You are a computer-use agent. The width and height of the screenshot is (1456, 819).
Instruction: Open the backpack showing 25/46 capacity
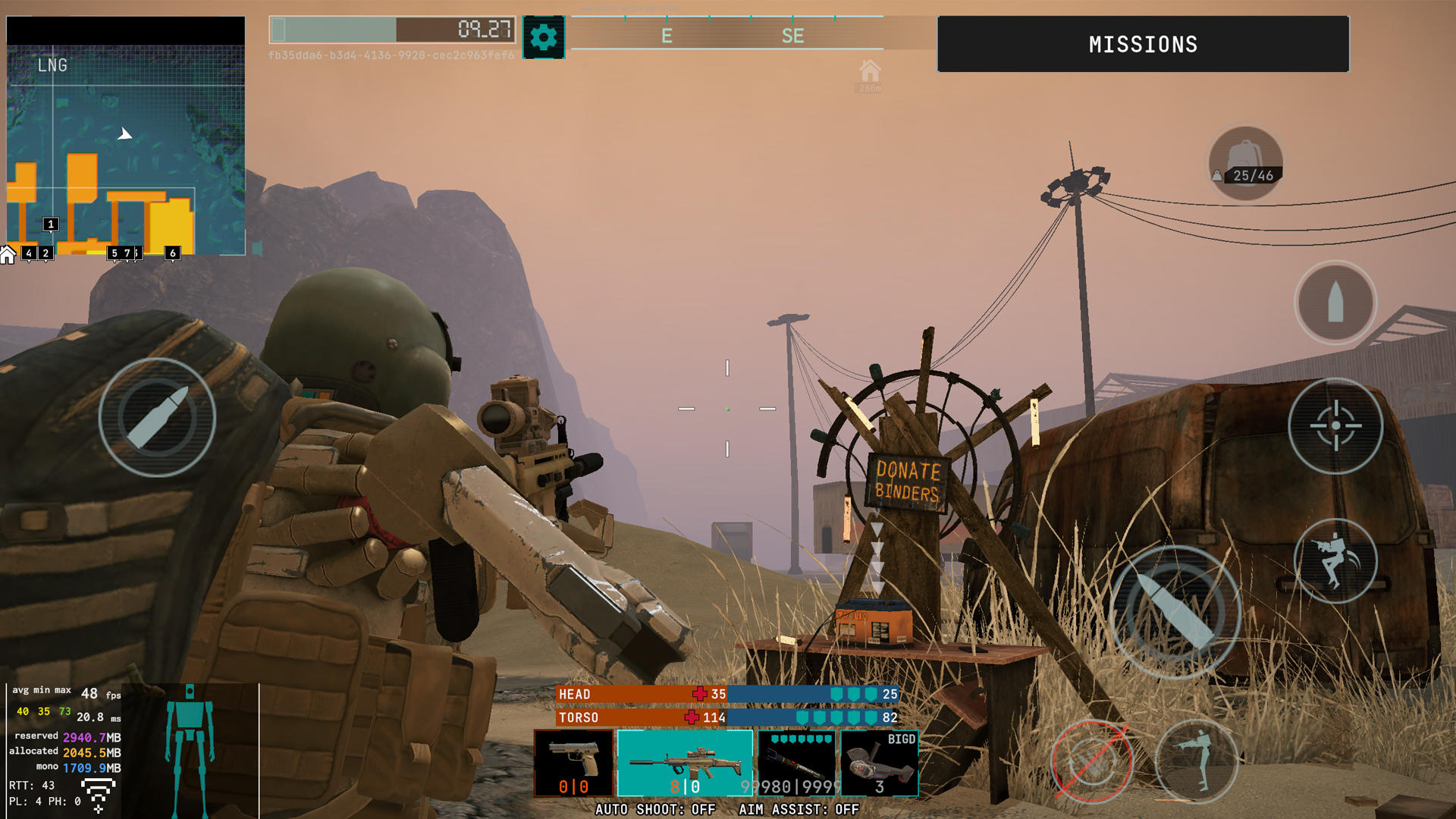point(1246,162)
